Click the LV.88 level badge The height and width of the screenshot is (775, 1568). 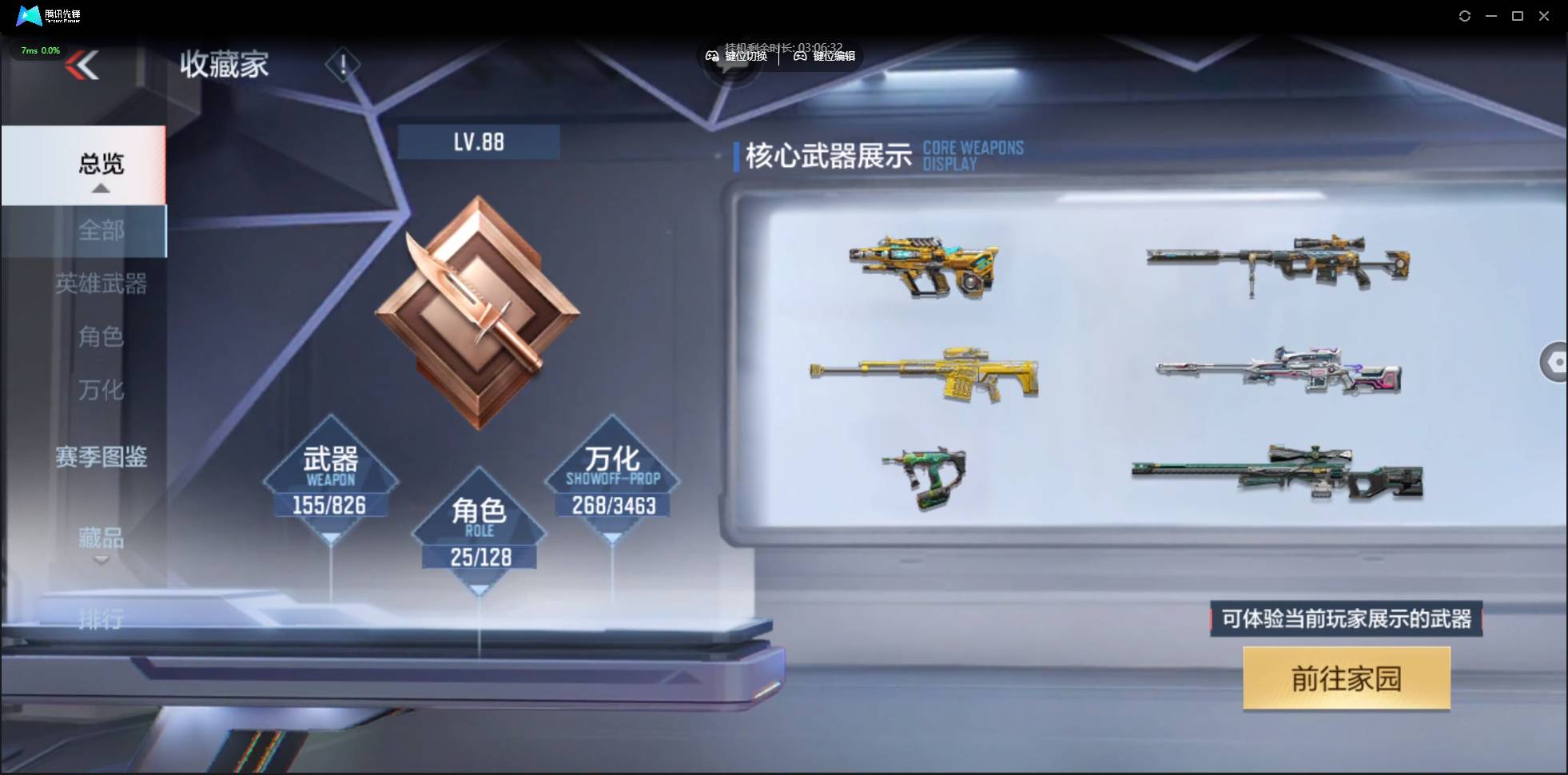tap(478, 141)
